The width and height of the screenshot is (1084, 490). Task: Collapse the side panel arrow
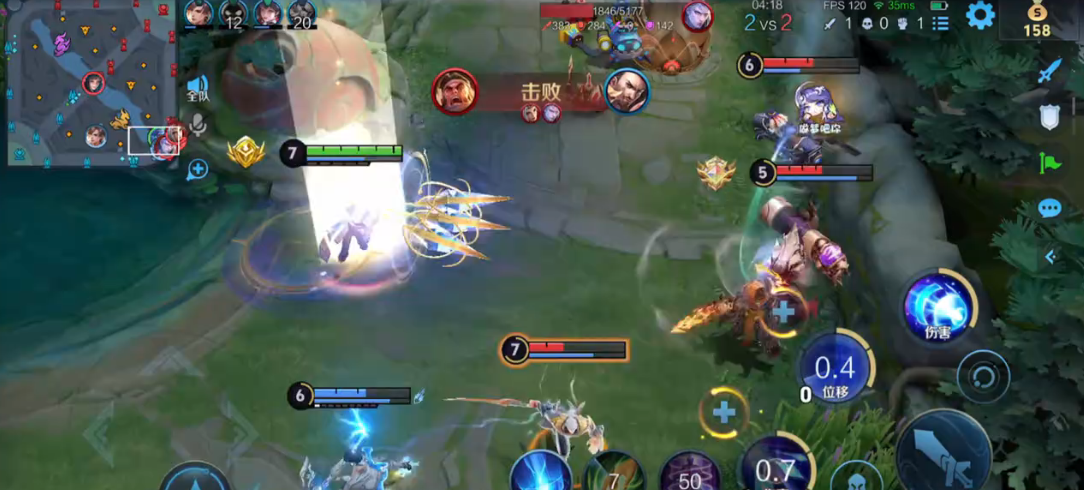coord(1050,257)
